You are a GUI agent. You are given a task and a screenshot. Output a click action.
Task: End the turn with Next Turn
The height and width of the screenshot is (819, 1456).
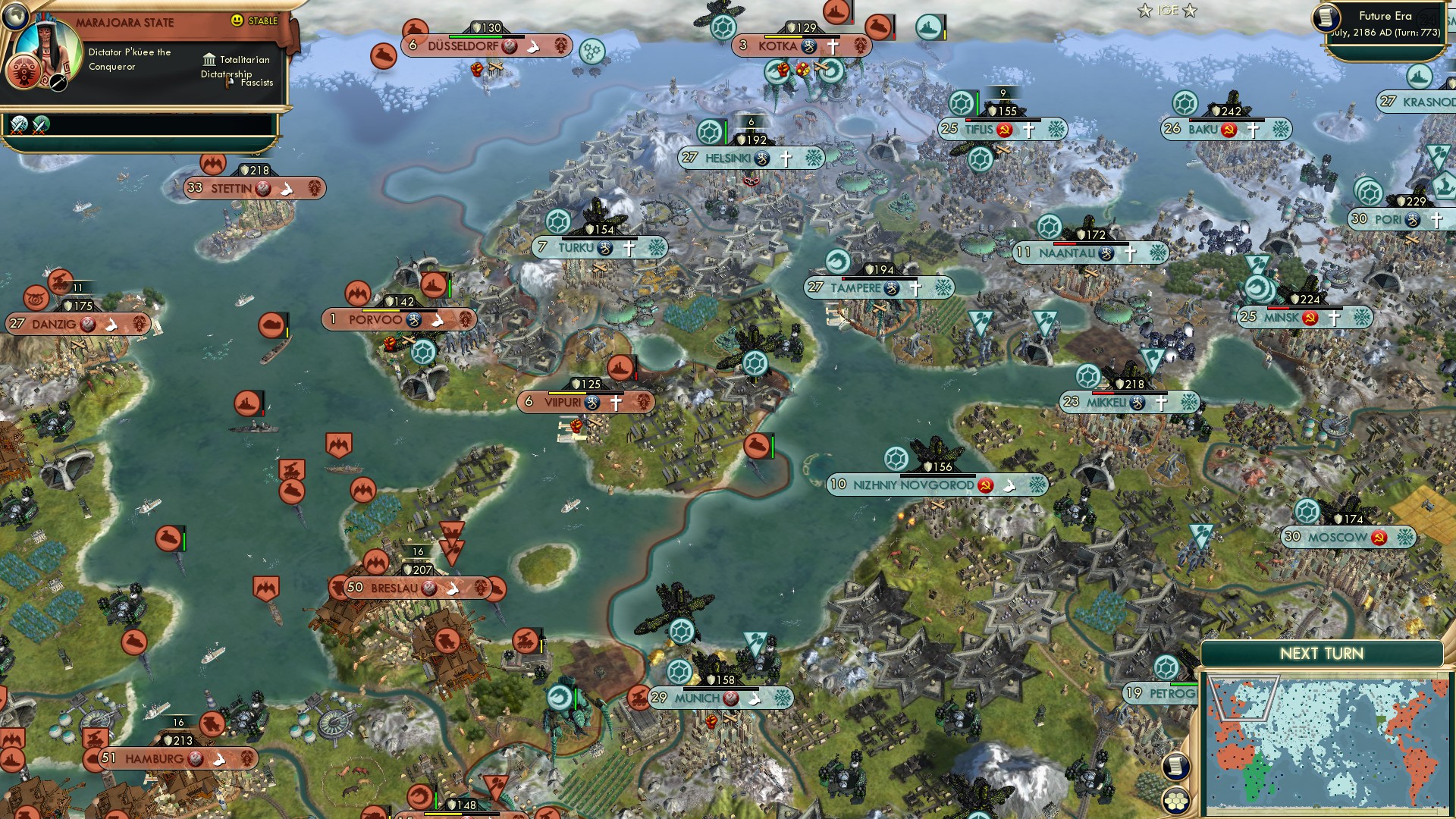[1321, 654]
